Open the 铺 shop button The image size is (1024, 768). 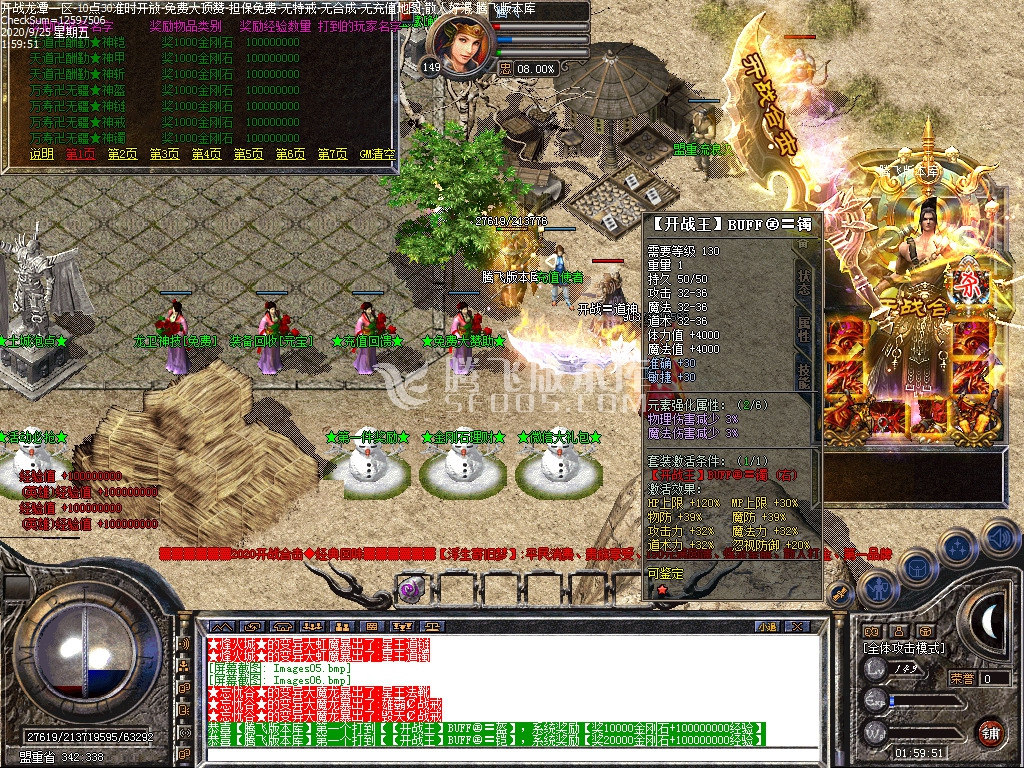(x=990, y=733)
